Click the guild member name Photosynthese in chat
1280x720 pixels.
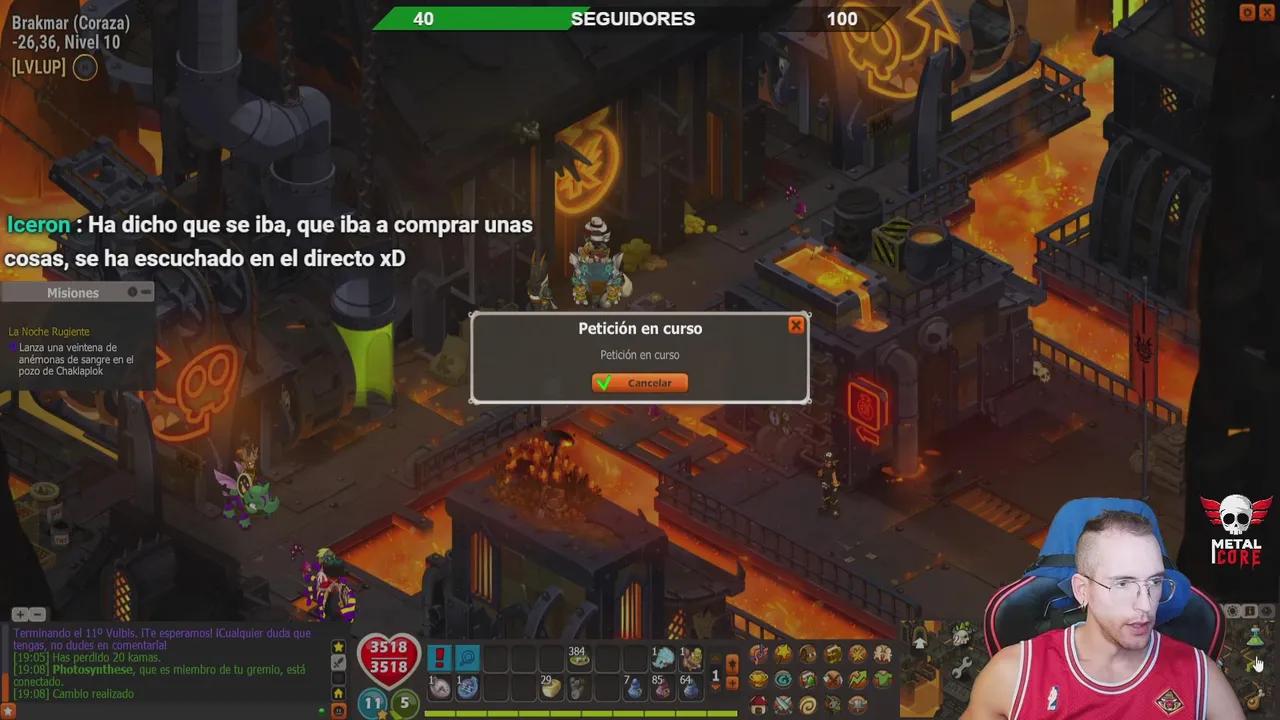93,669
